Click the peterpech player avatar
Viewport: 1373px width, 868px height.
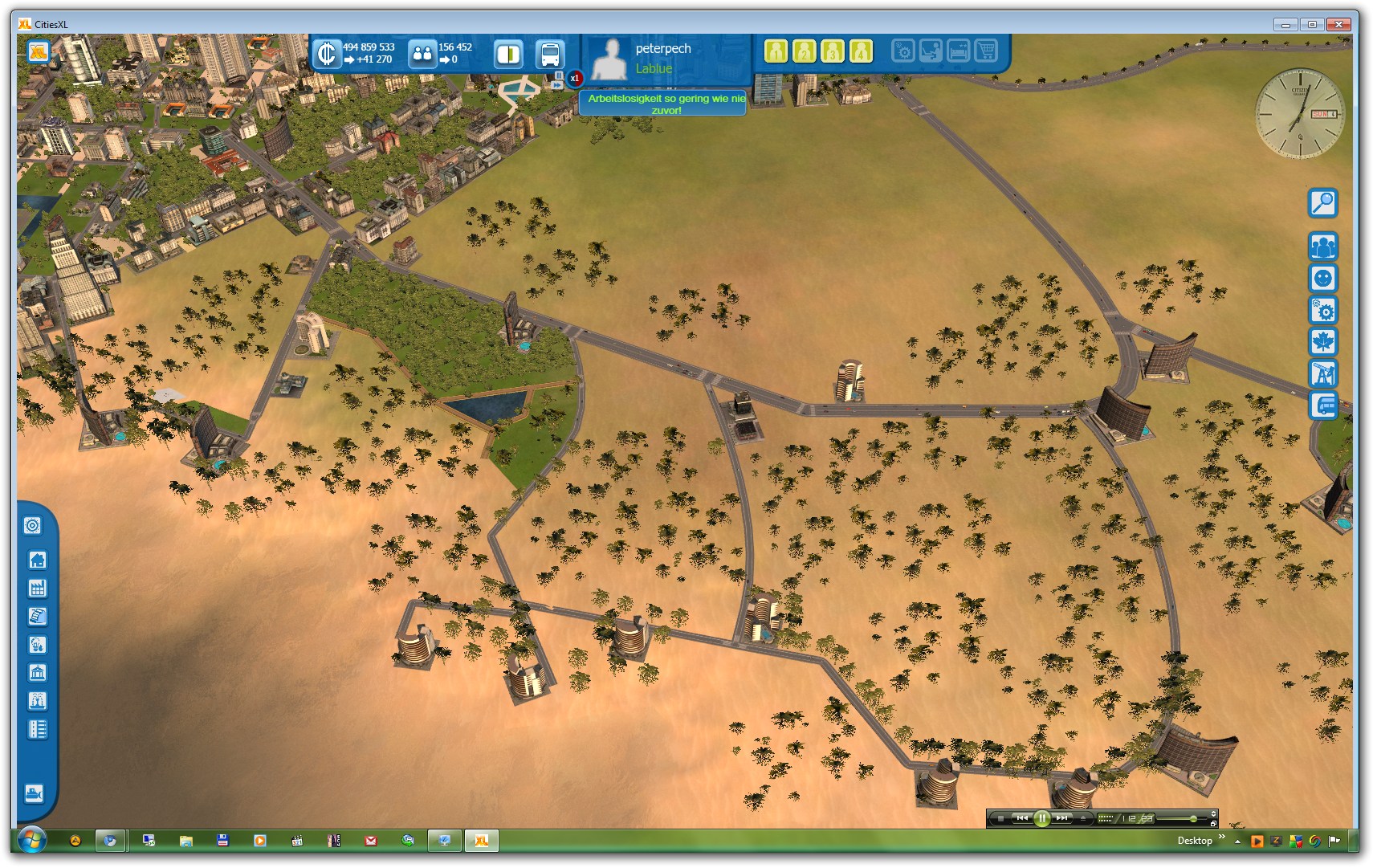609,59
